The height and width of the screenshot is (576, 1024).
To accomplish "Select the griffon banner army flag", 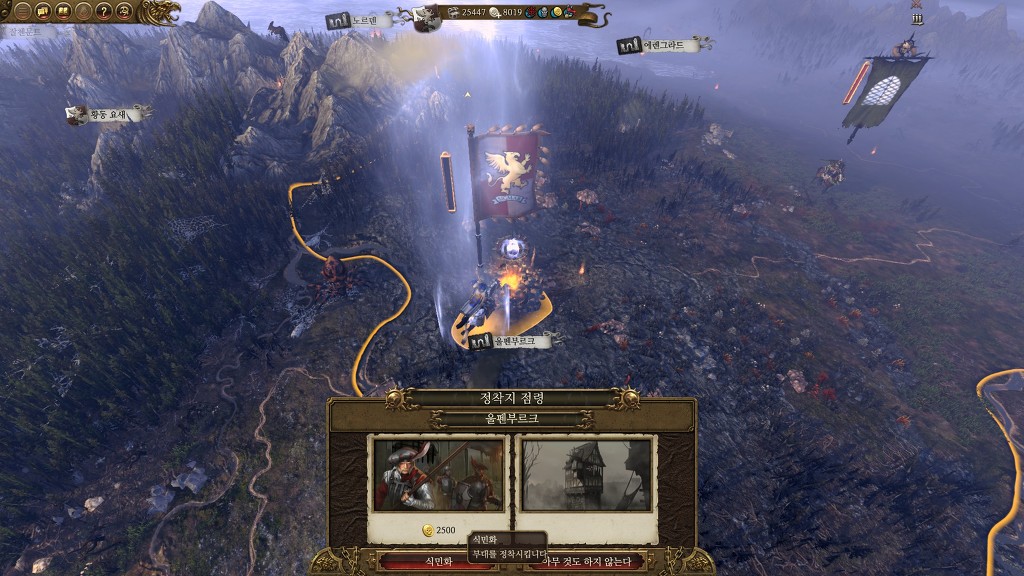I will [512, 168].
